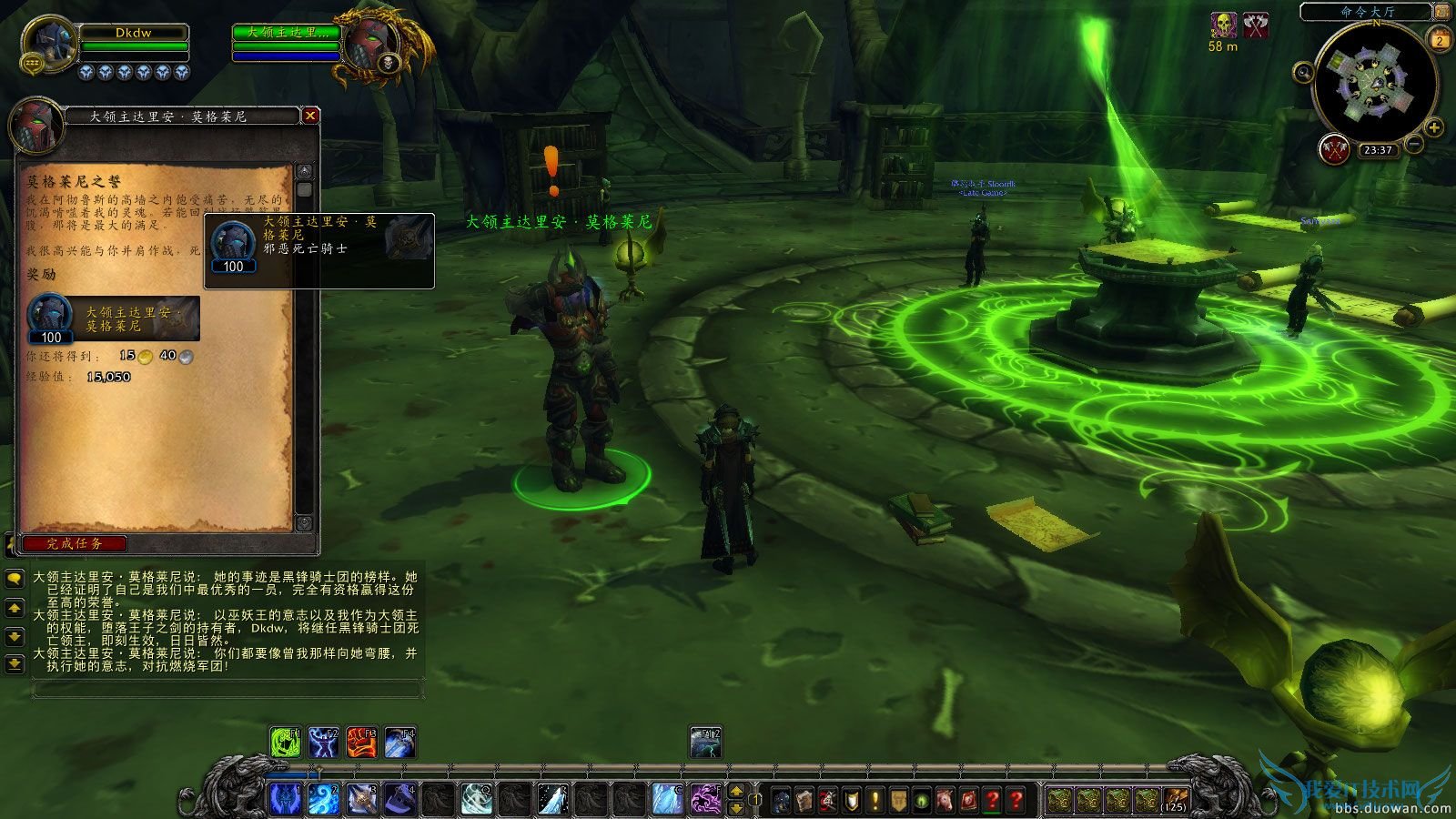Open the class hall report via the crossed-axes minimap icon
Viewport: 1456px width, 819px height.
coord(1334,149)
